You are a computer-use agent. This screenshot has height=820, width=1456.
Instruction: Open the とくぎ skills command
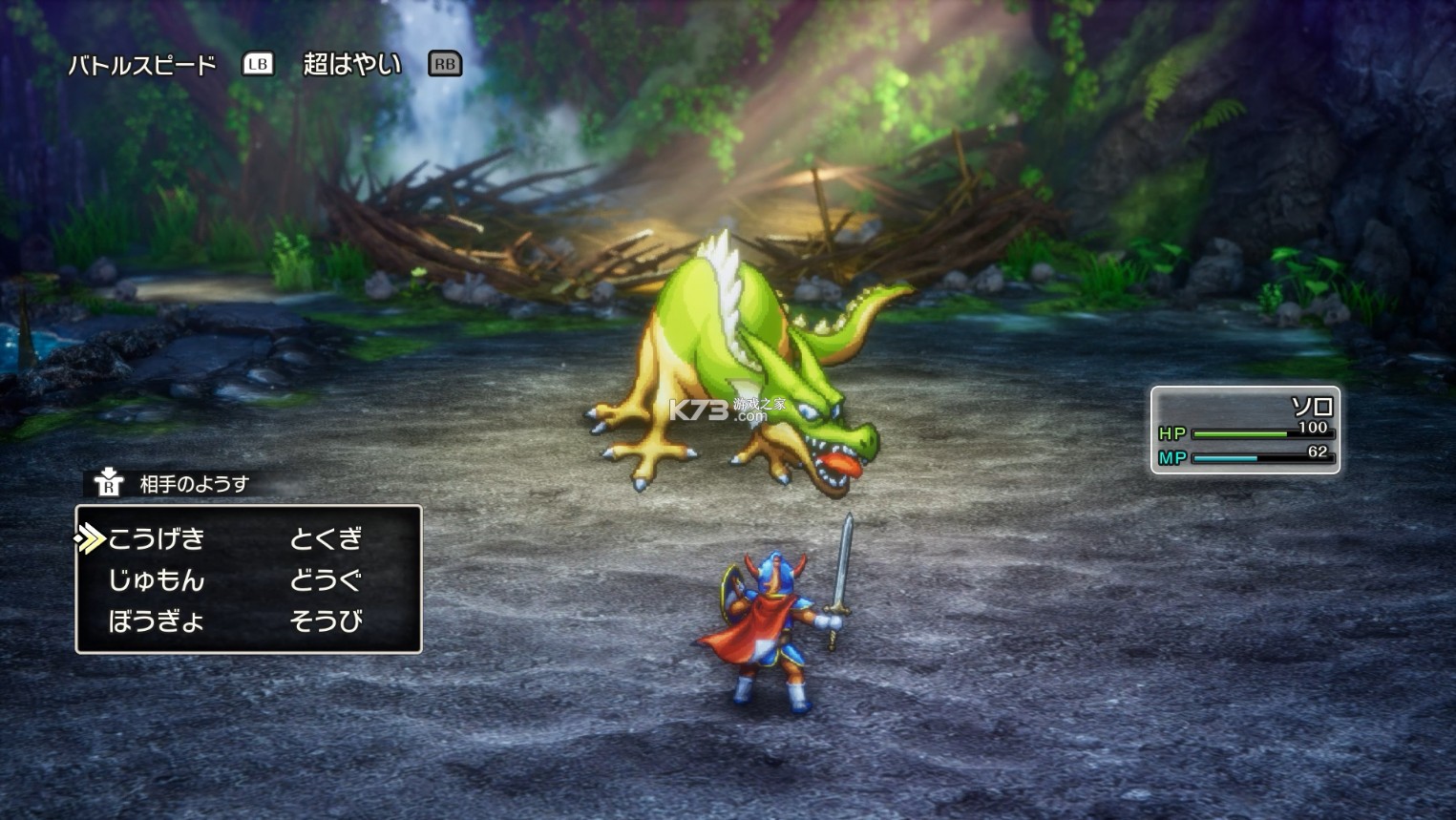coord(325,539)
